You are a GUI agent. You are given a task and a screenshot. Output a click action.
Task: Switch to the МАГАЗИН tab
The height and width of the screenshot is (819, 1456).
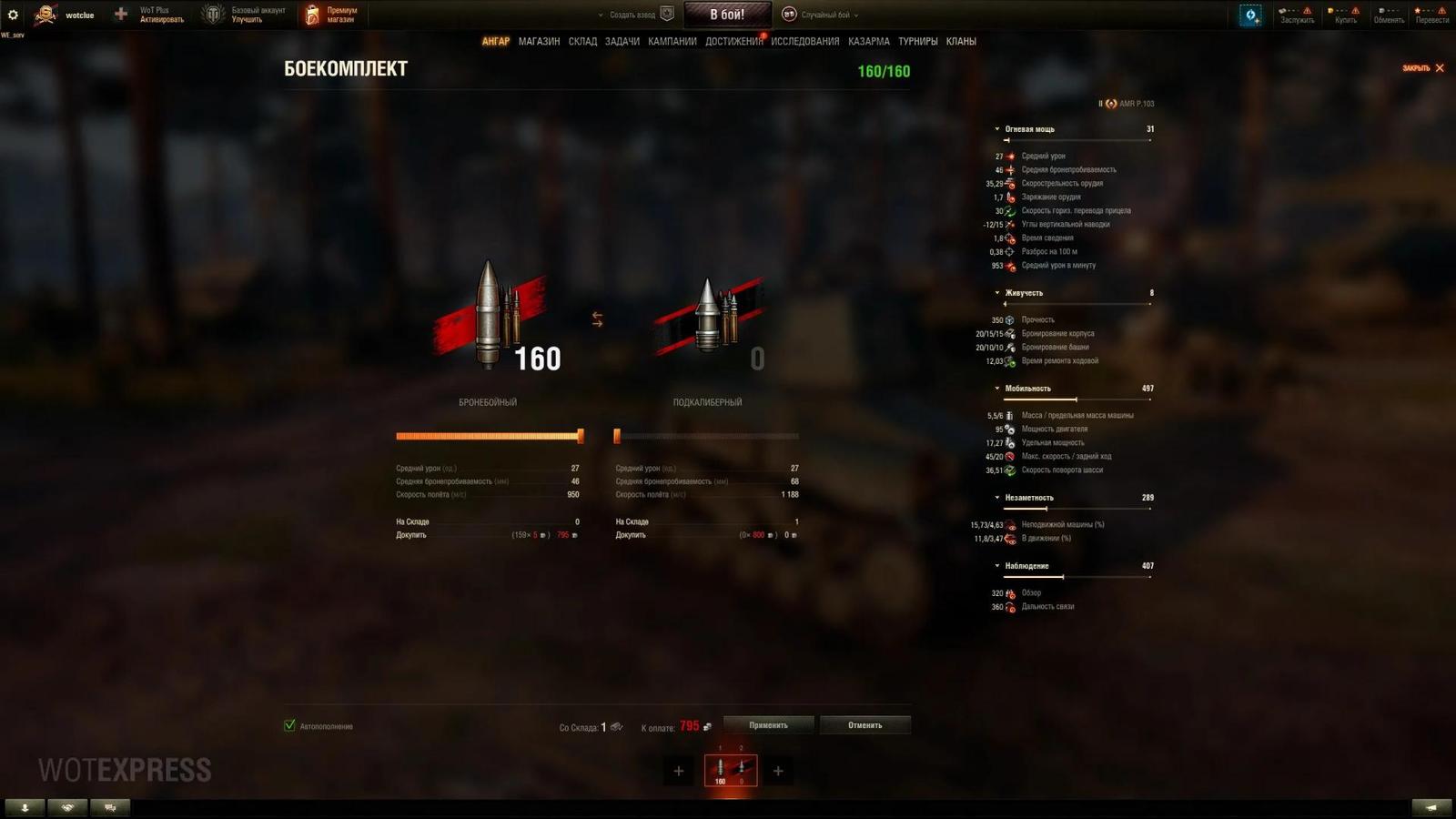pos(541,41)
